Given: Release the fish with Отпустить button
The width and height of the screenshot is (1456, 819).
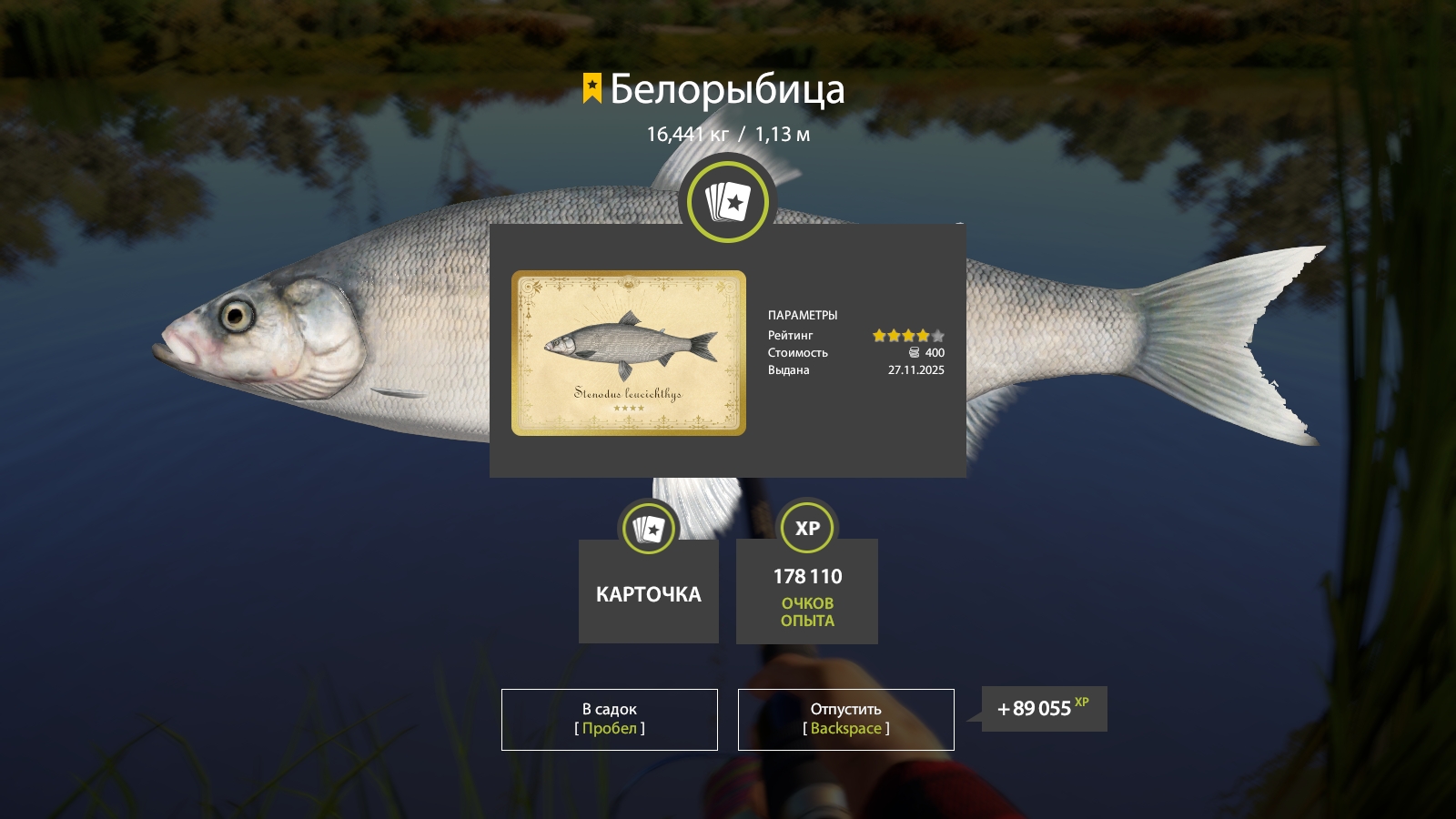Looking at the screenshot, I should 845,719.
